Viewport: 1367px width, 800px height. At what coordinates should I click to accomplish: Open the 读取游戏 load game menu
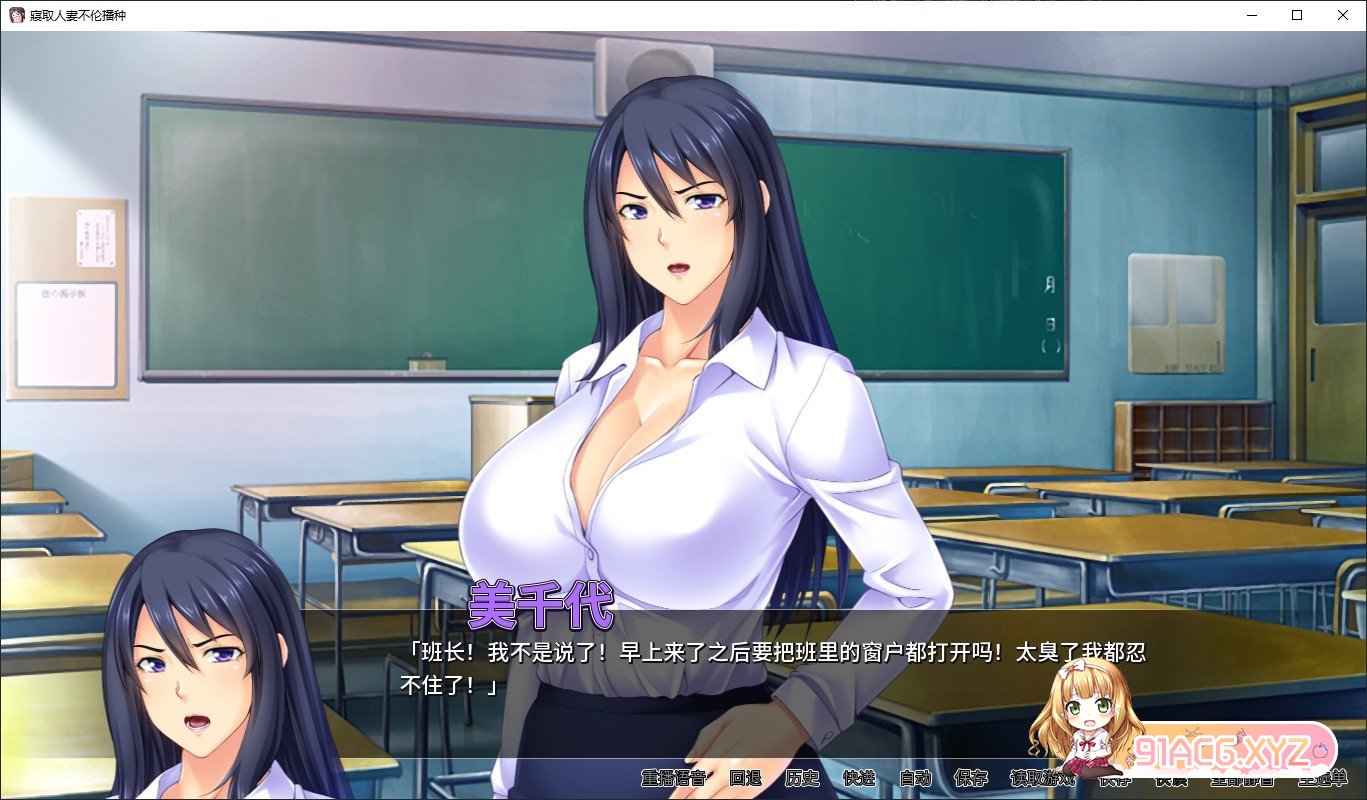[x=1042, y=778]
